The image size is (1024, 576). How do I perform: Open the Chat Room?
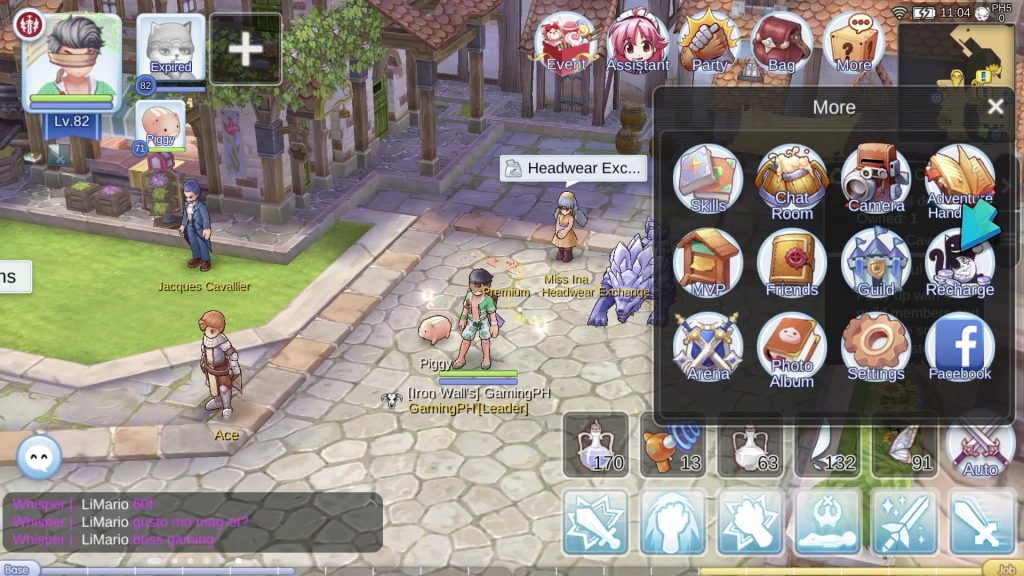point(791,178)
